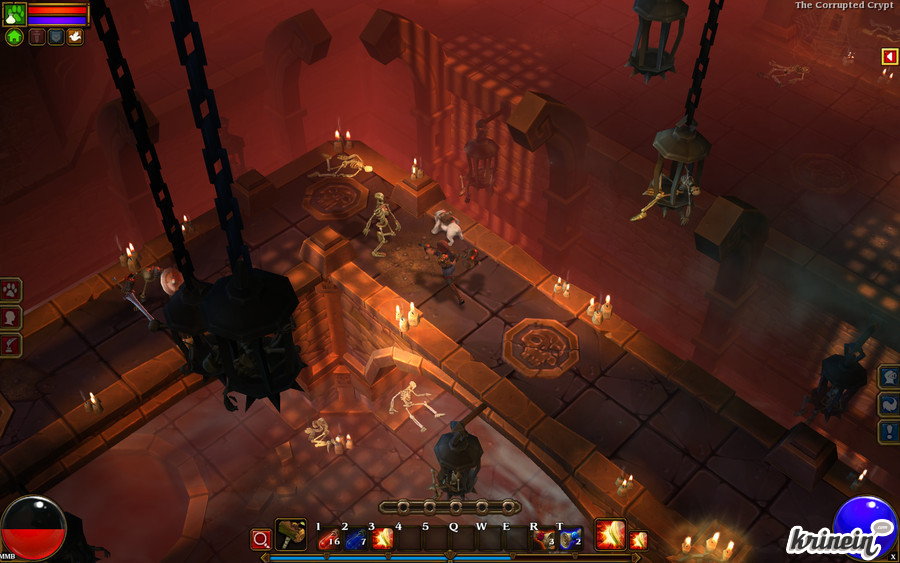
Task: Select the passive dove pet stance
Action: (75, 37)
